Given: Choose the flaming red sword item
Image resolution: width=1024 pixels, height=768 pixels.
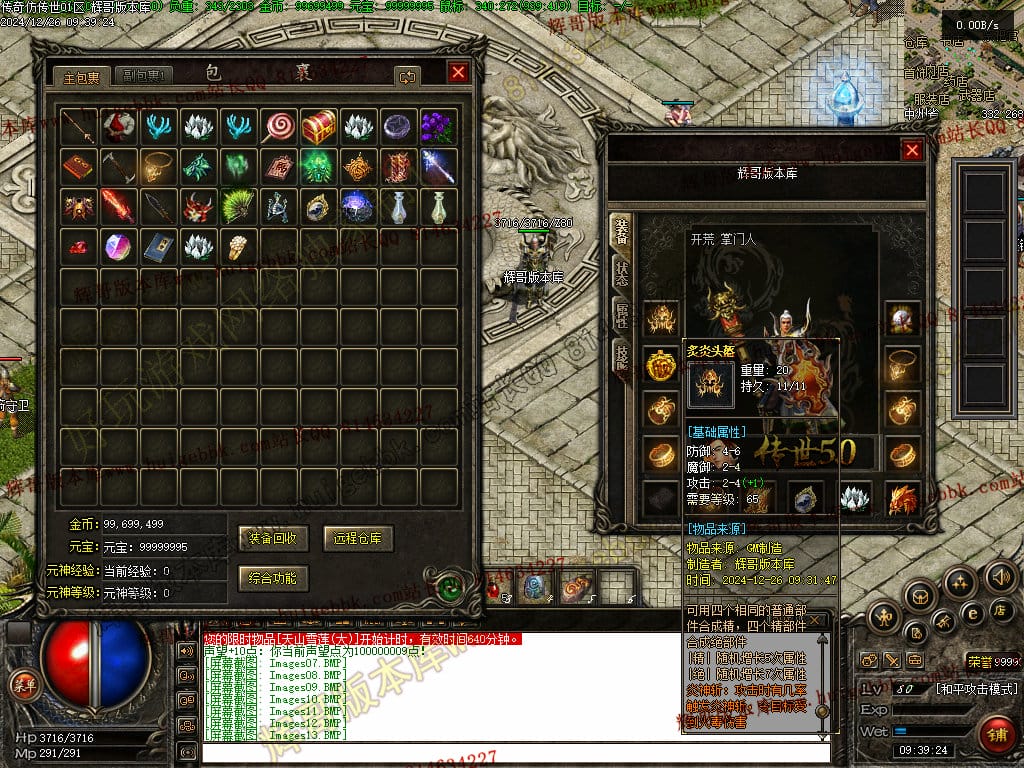Looking at the screenshot, I should click(x=118, y=206).
